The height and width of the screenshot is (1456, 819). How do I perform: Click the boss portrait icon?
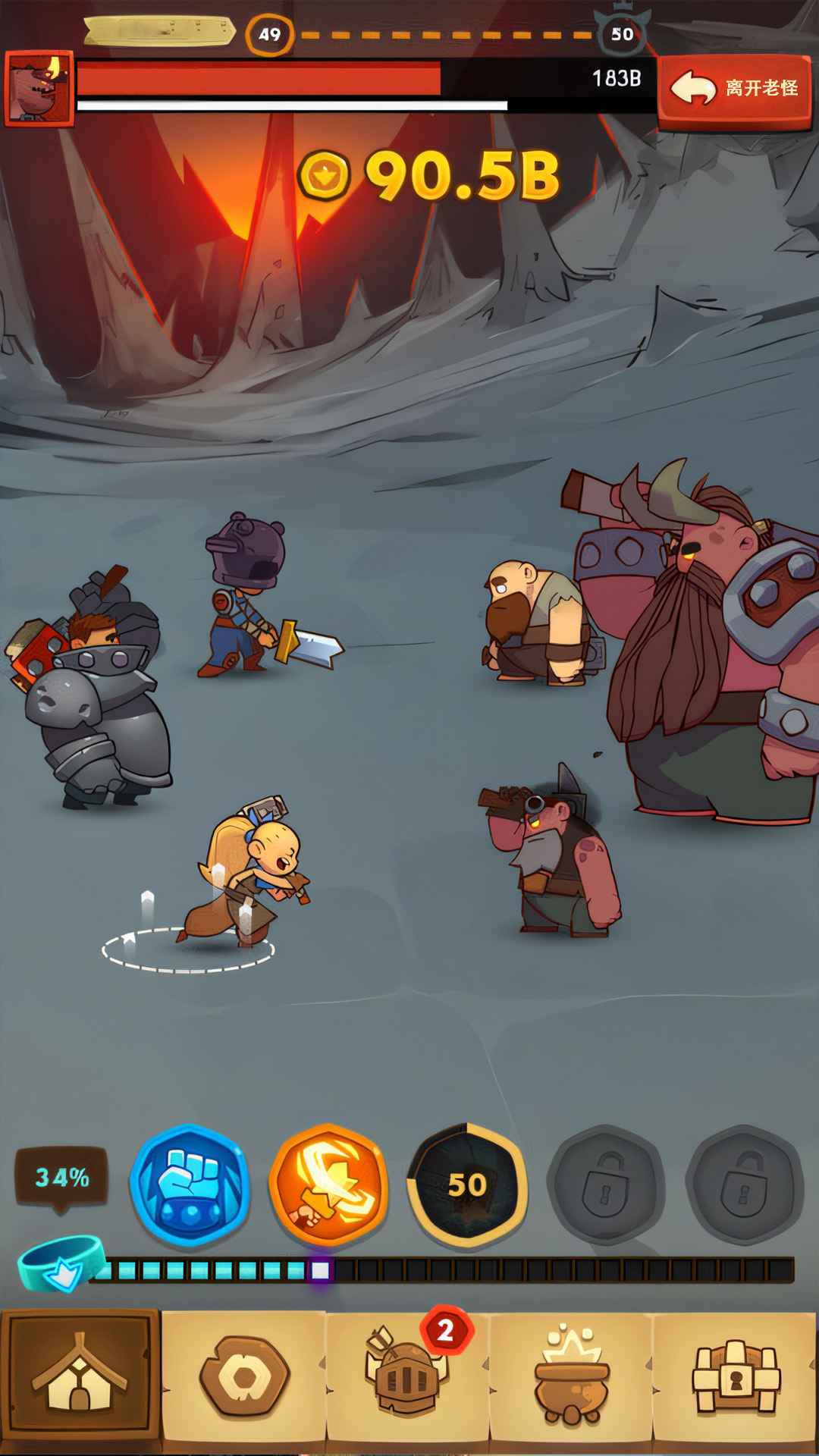click(39, 89)
